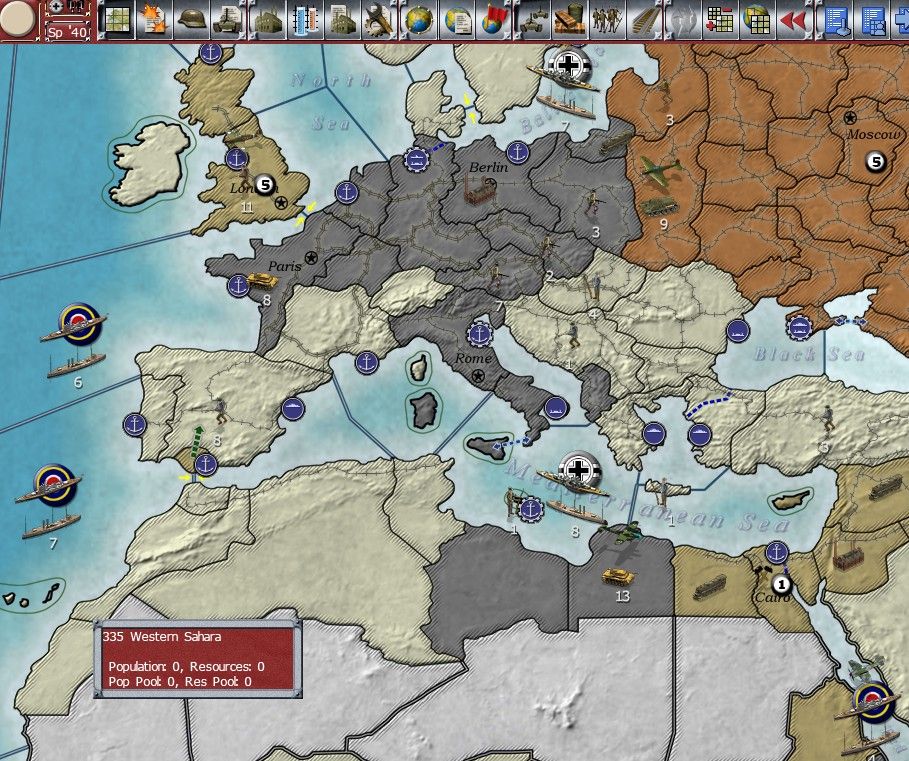Select the tanks and vehicles toolbar icon

pos(530,19)
